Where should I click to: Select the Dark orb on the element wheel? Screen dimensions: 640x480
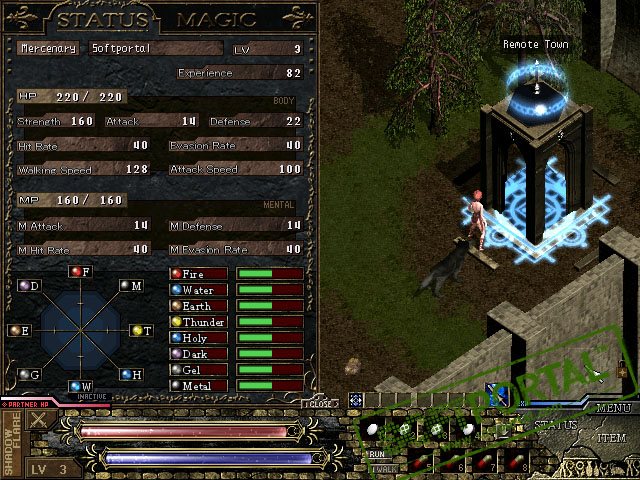[24, 286]
